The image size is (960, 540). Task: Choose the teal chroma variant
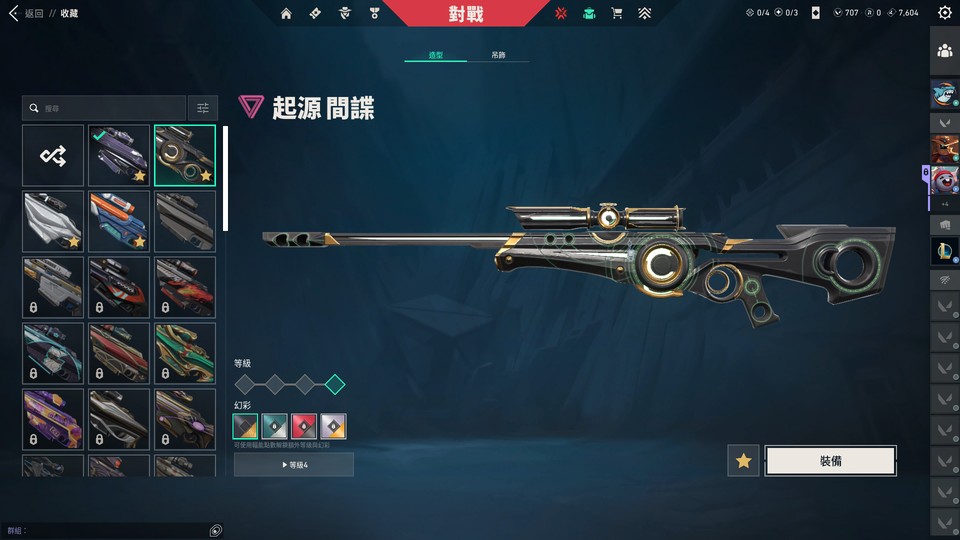pyautogui.click(x=275, y=427)
